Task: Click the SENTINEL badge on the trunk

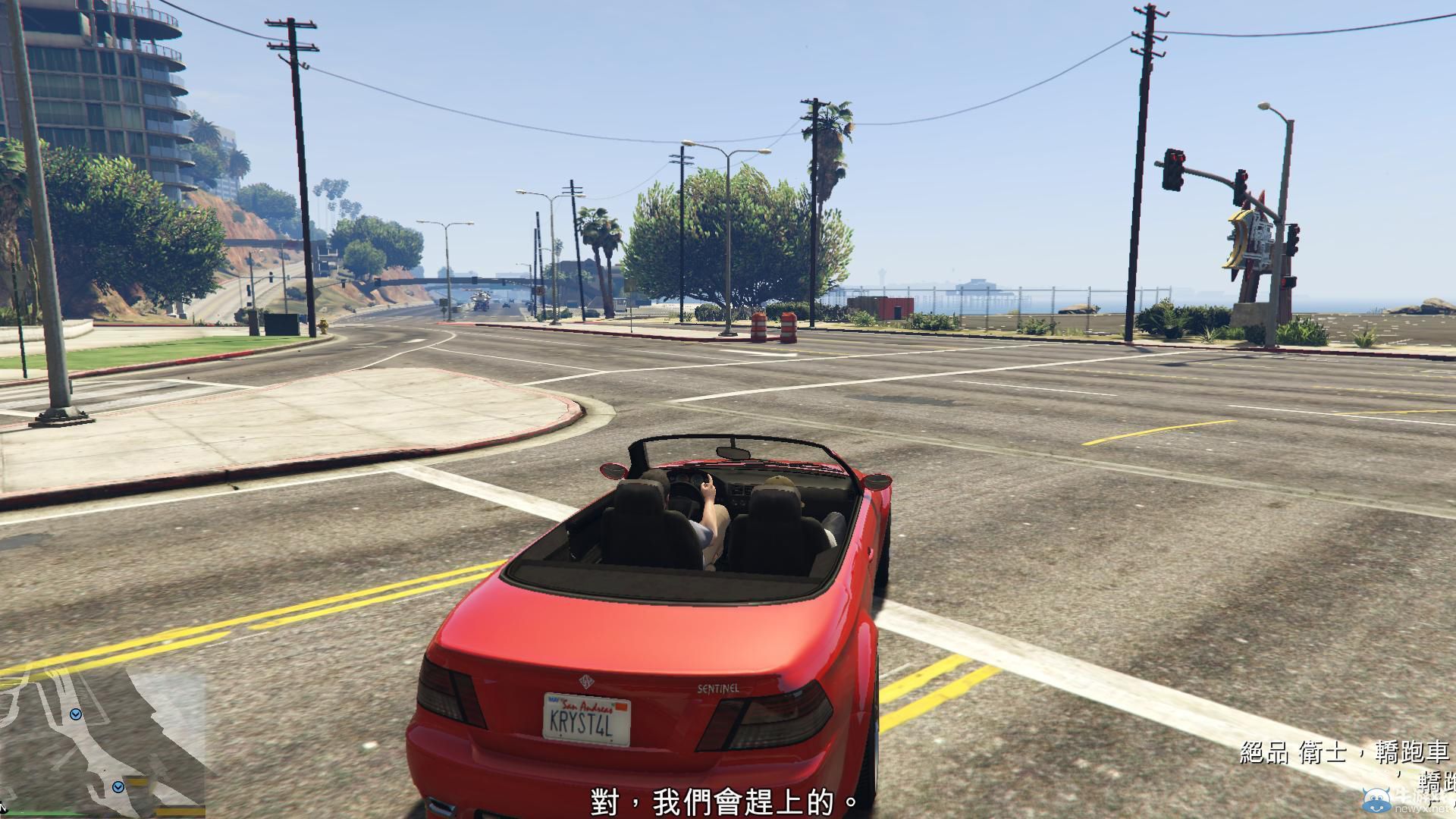Action: click(719, 689)
